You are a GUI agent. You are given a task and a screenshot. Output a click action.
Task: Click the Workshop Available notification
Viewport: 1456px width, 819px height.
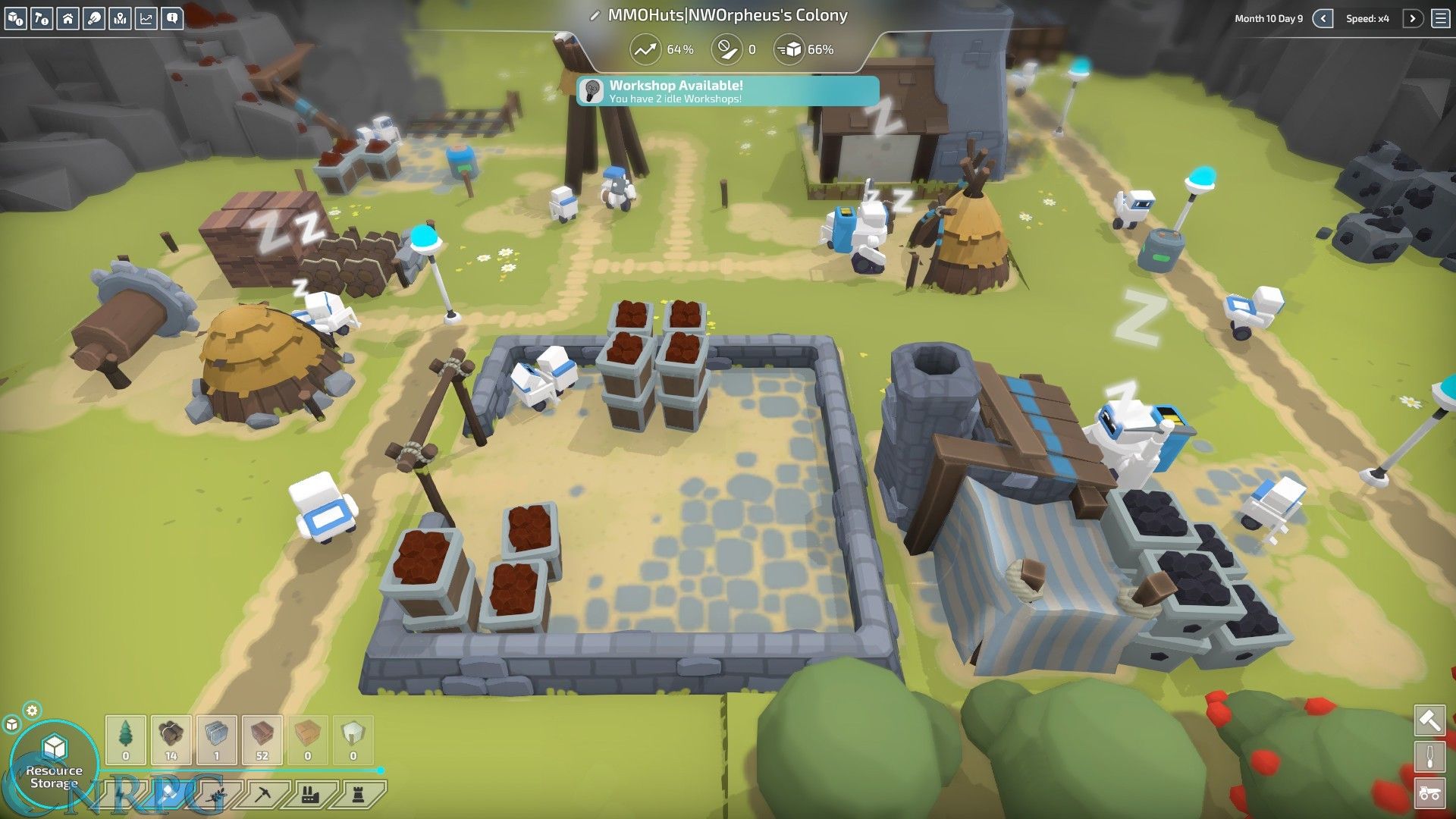(727, 91)
